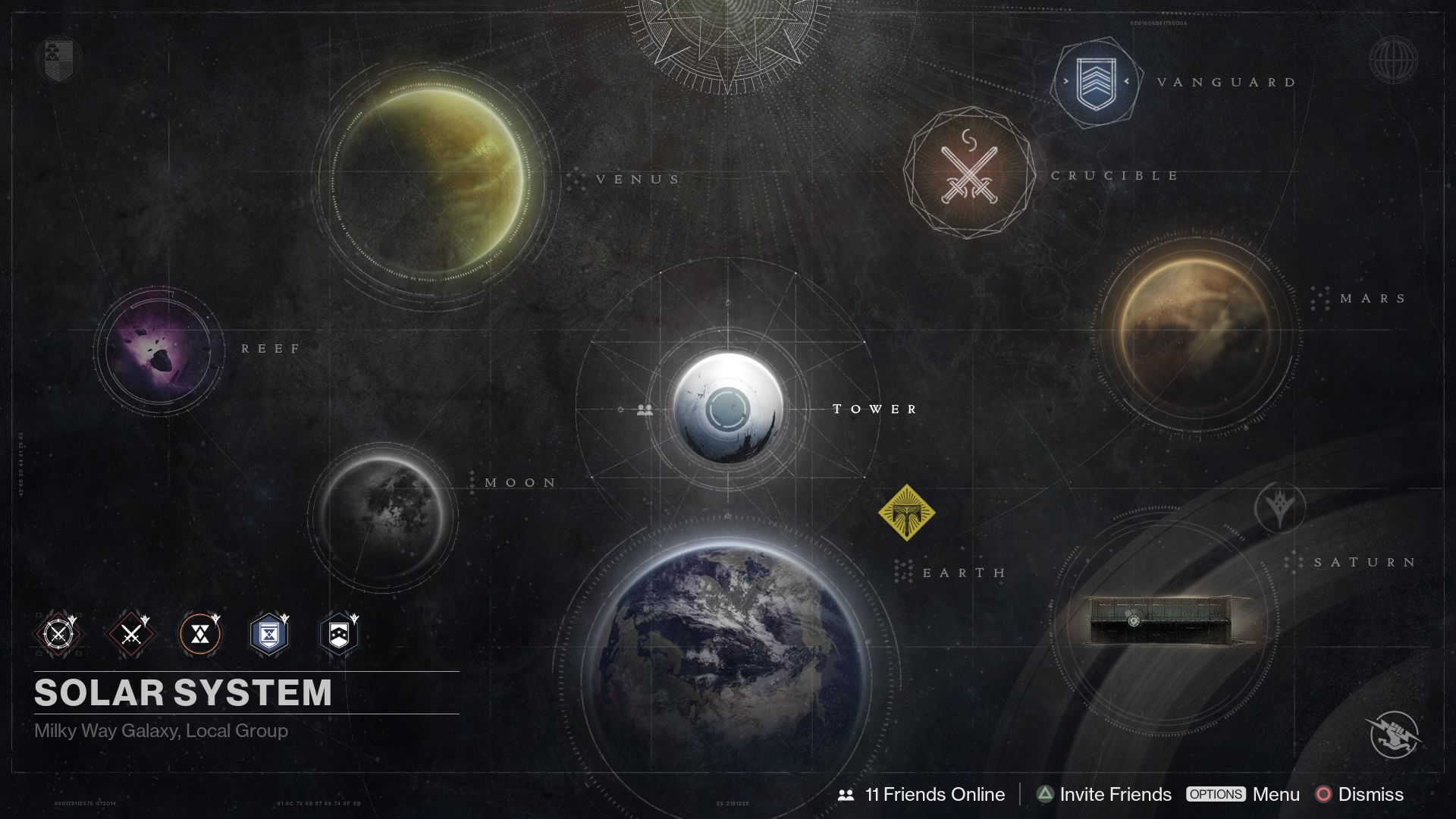Open the circled crossed-swords featured activity

pyautogui.click(x=58, y=634)
